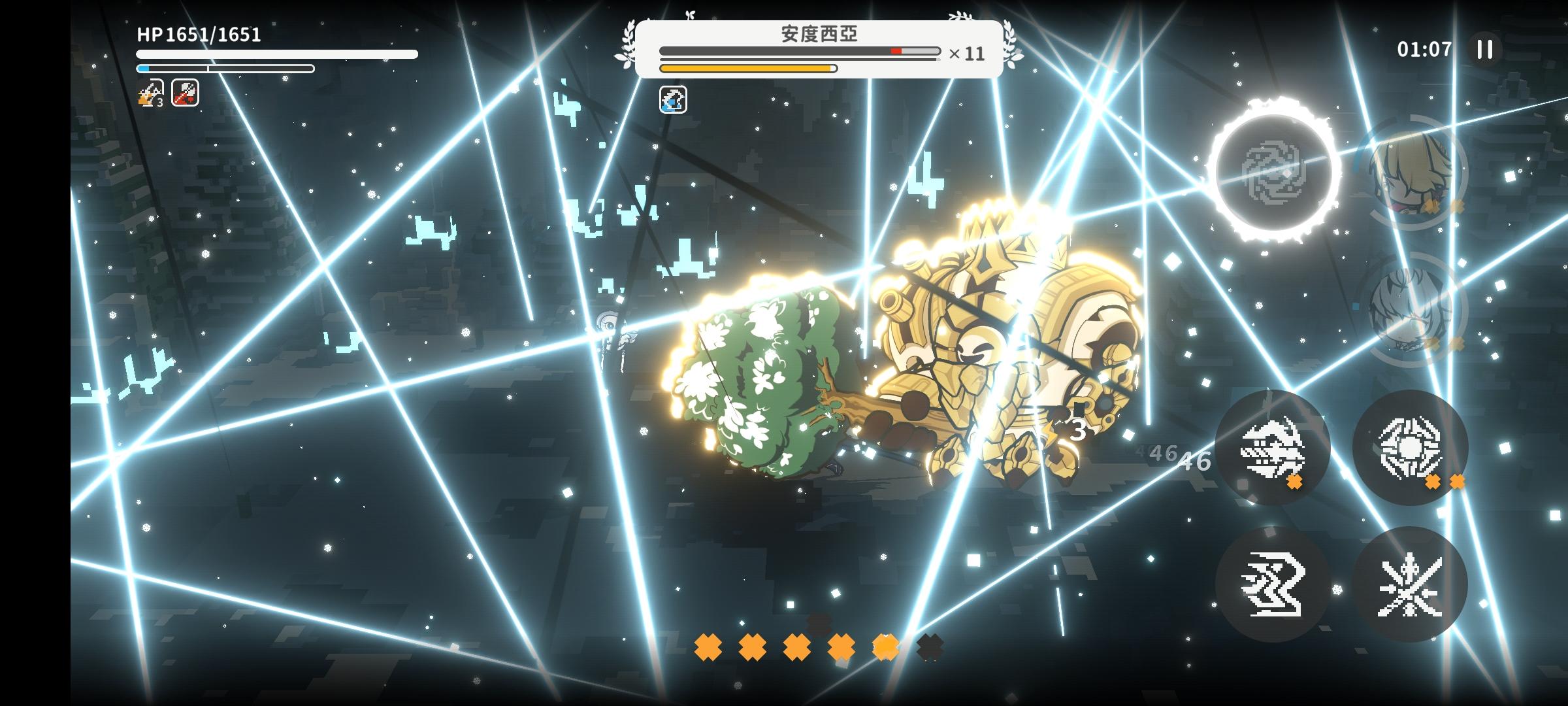This screenshot has width=1568, height=706.
Task: Activate the glowing swirl ultimate skill
Action: (x=1273, y=171)
